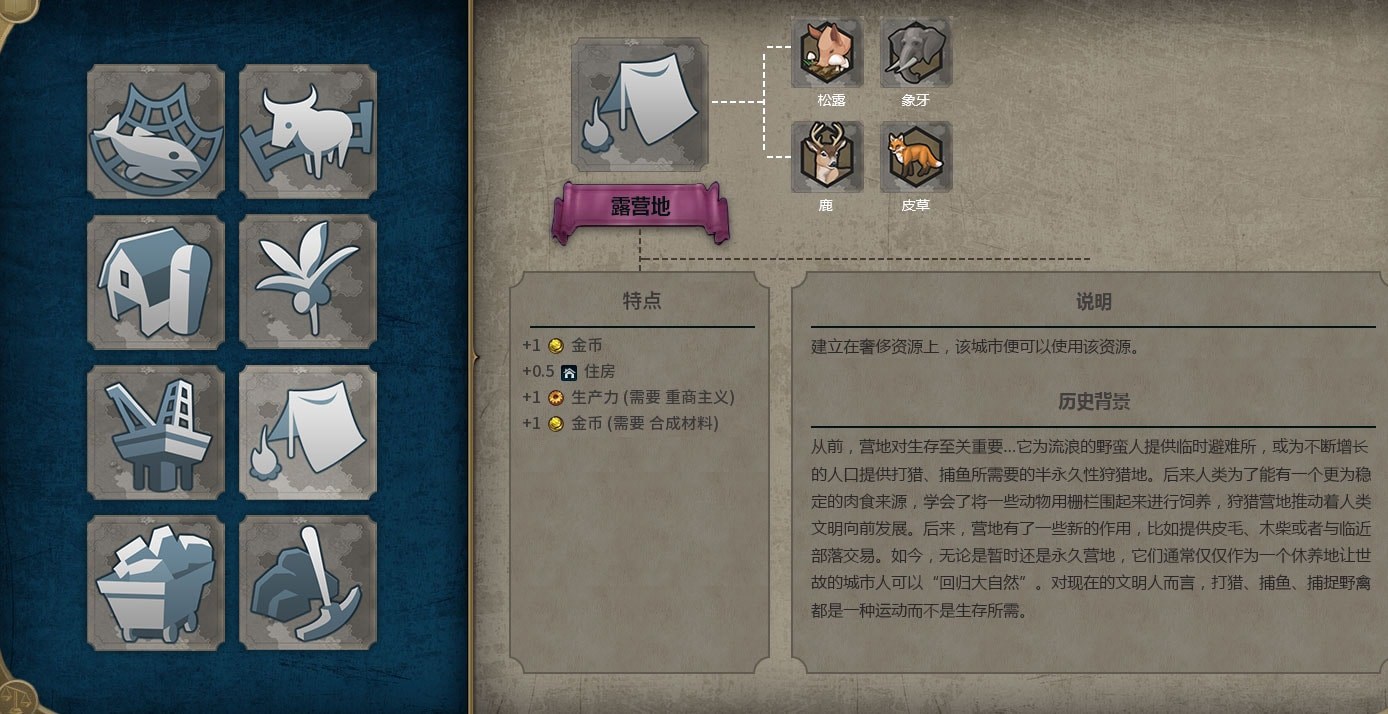This screenshot has width=1388, height=714.
Task: Click the truffles (松露) resource icon
Action: tap(826, 53)
